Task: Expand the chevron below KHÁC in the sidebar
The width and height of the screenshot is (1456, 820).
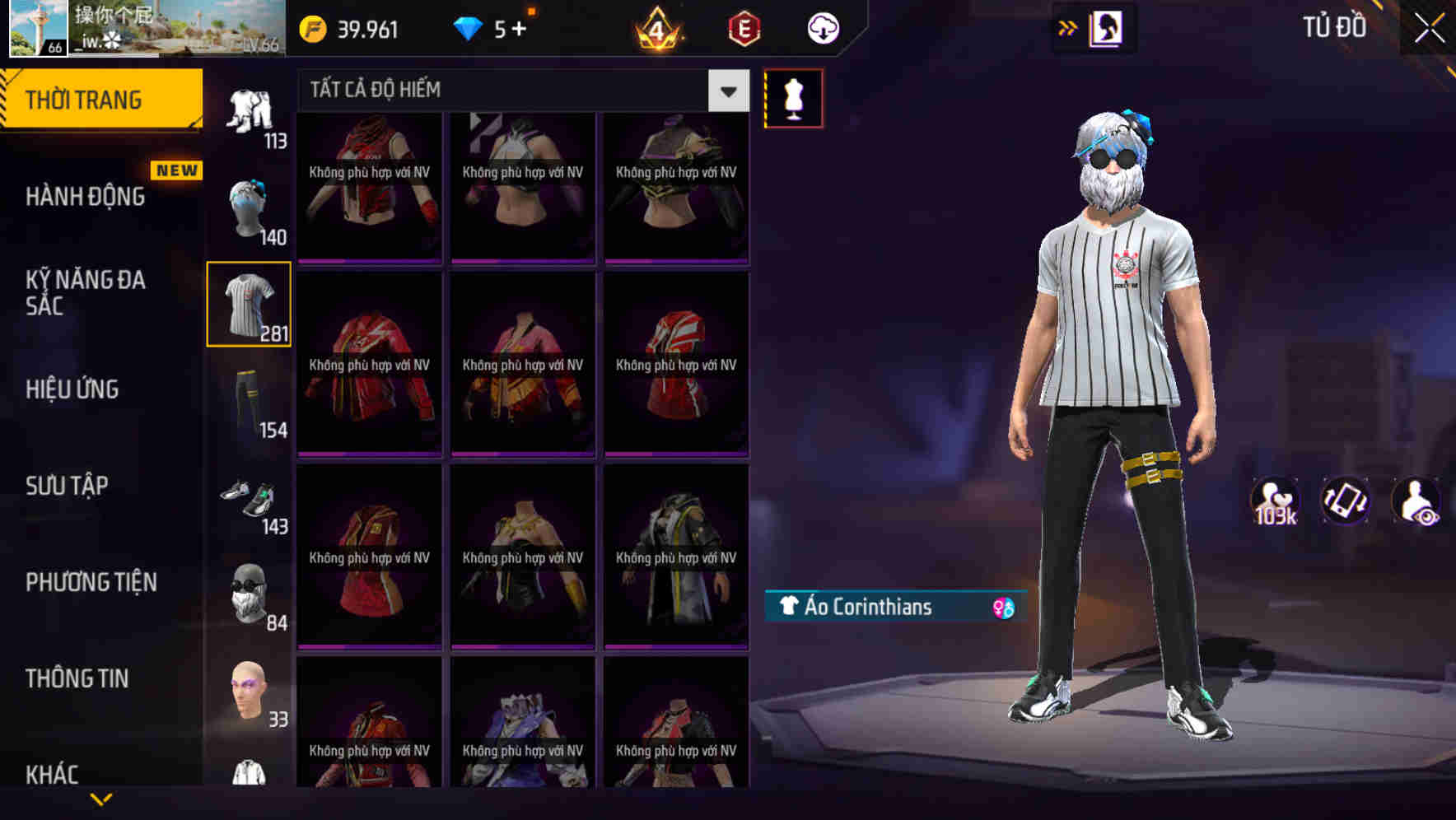Action: [102, 799]
